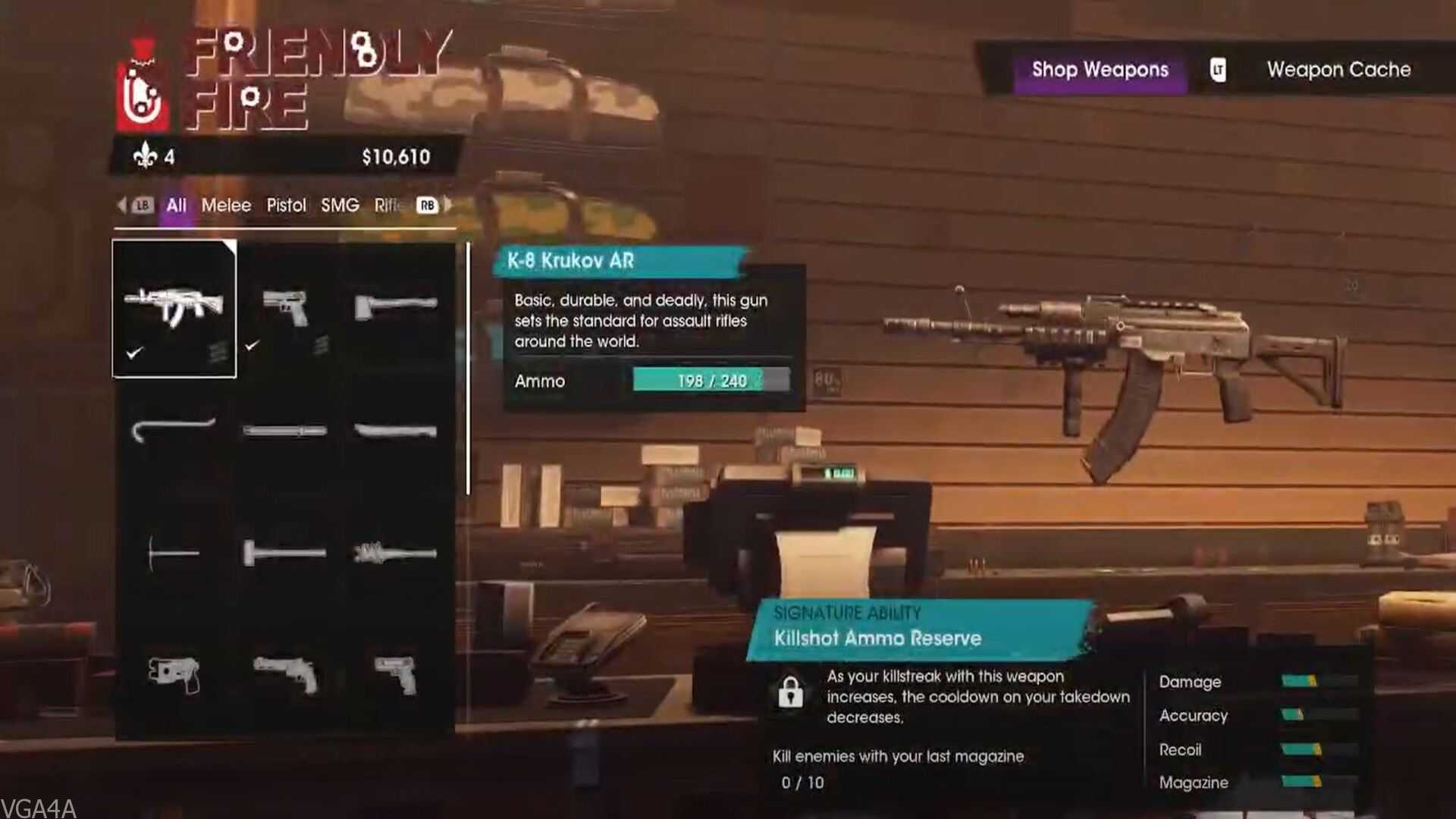The height and width of the screenshot is (819, 1456).
Task: Click the weapon list scrollbar
Action: tap(468, 369)
